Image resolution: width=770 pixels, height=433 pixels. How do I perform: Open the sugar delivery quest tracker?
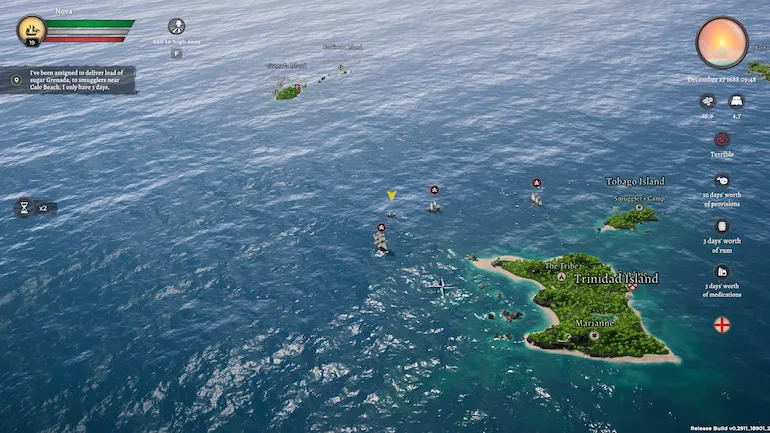pos(68,80)
